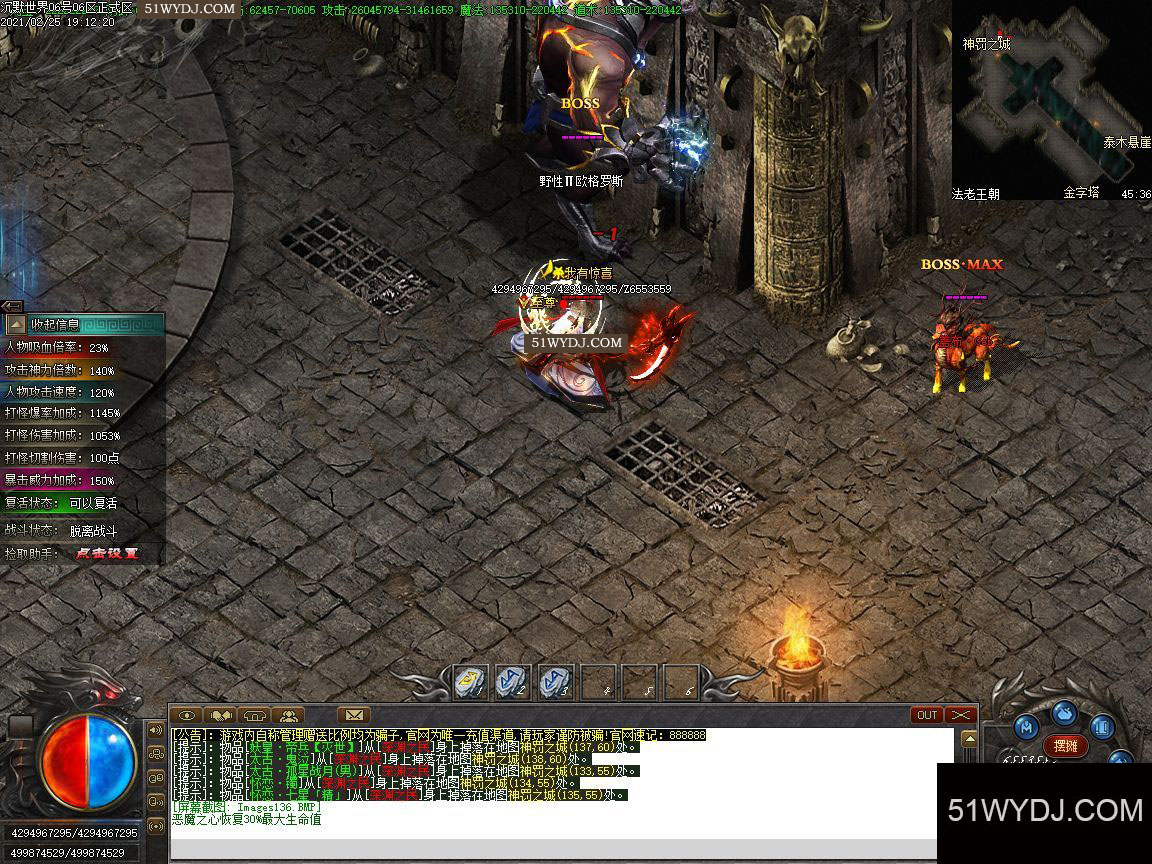This screenshot has height=864, width=1152.
Task: Use the item in hotbar slot 3
Action: [x=554, y=682]
